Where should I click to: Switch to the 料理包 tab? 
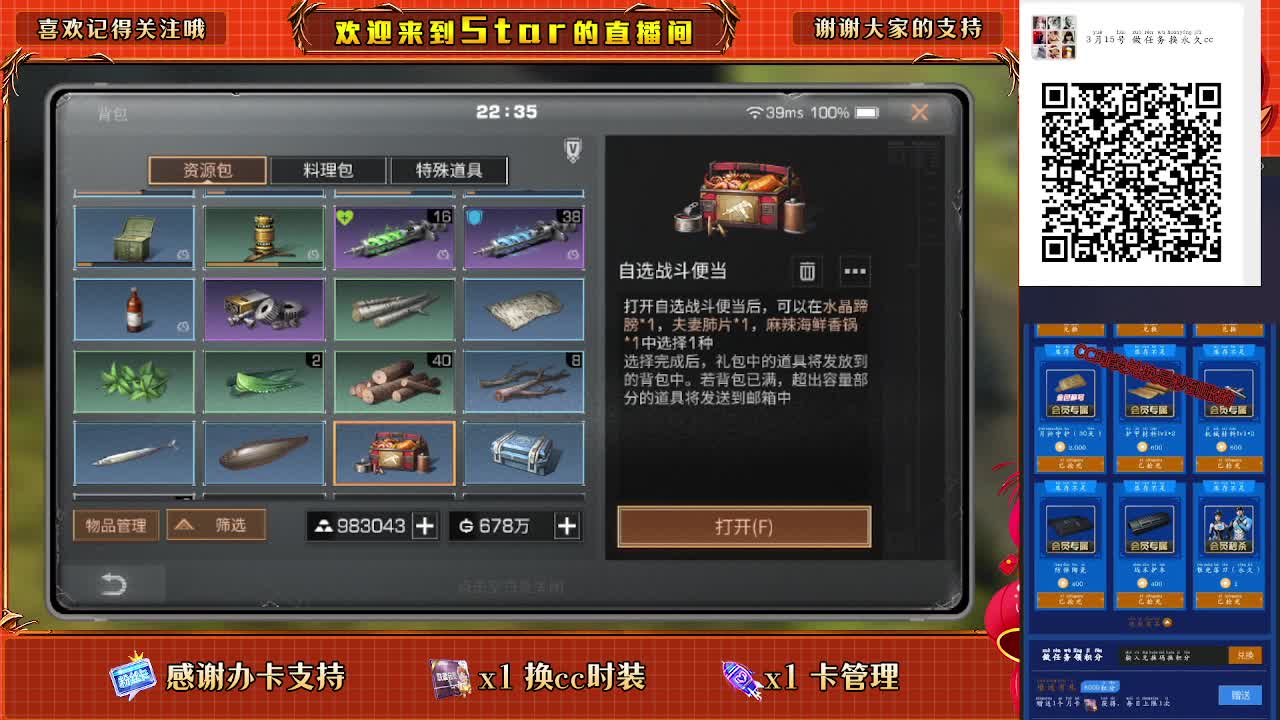pos(330,170)
